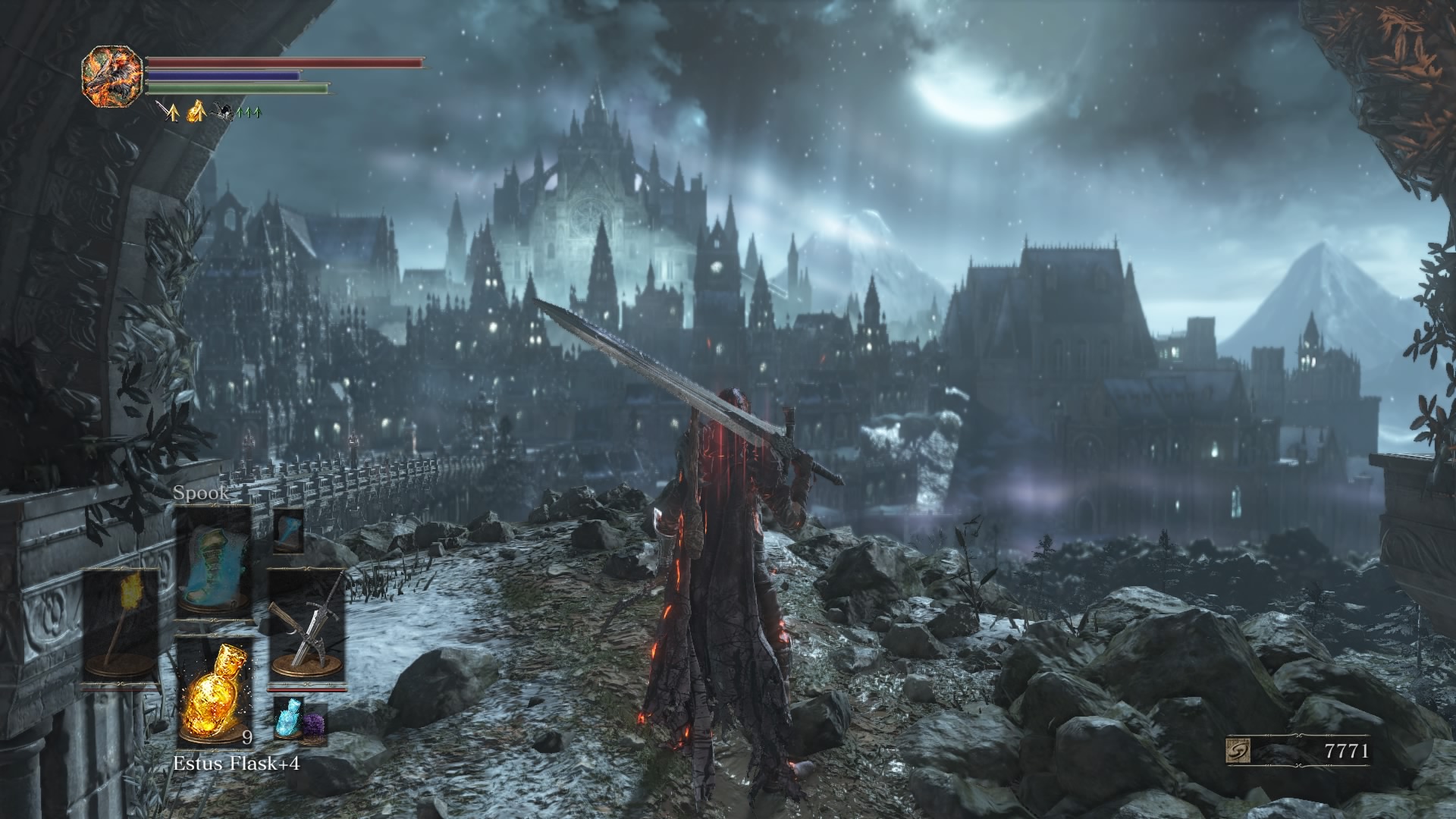Inspect the sword attack-up buff icon

pos(169,112)
